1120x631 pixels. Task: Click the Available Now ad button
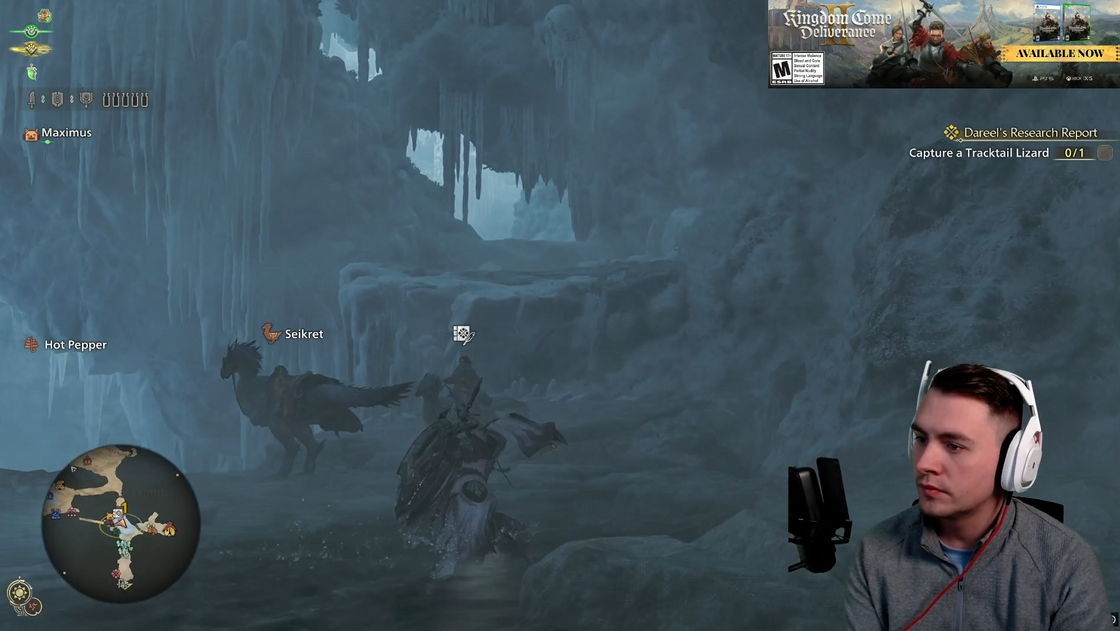point(1060,53)
